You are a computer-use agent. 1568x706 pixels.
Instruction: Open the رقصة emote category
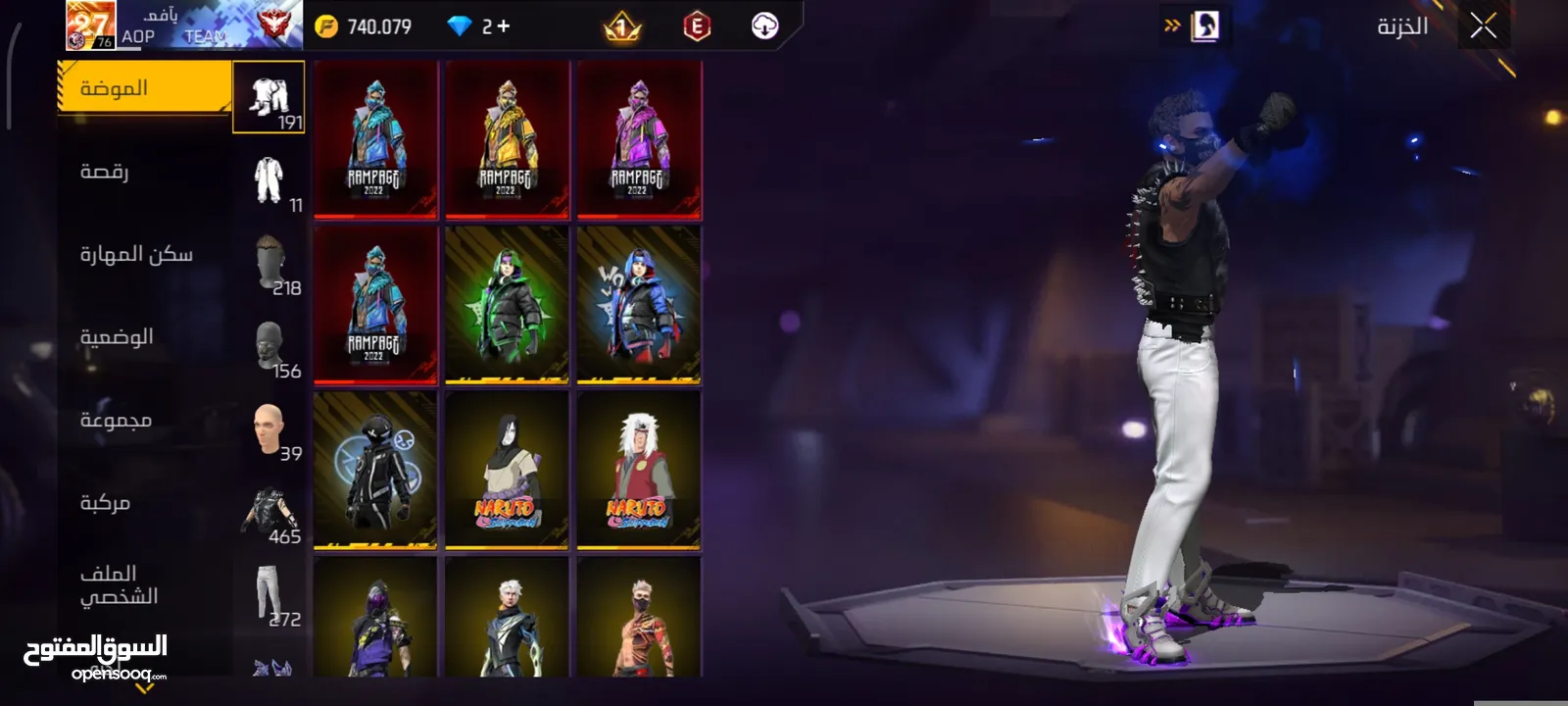pos(145,173)
